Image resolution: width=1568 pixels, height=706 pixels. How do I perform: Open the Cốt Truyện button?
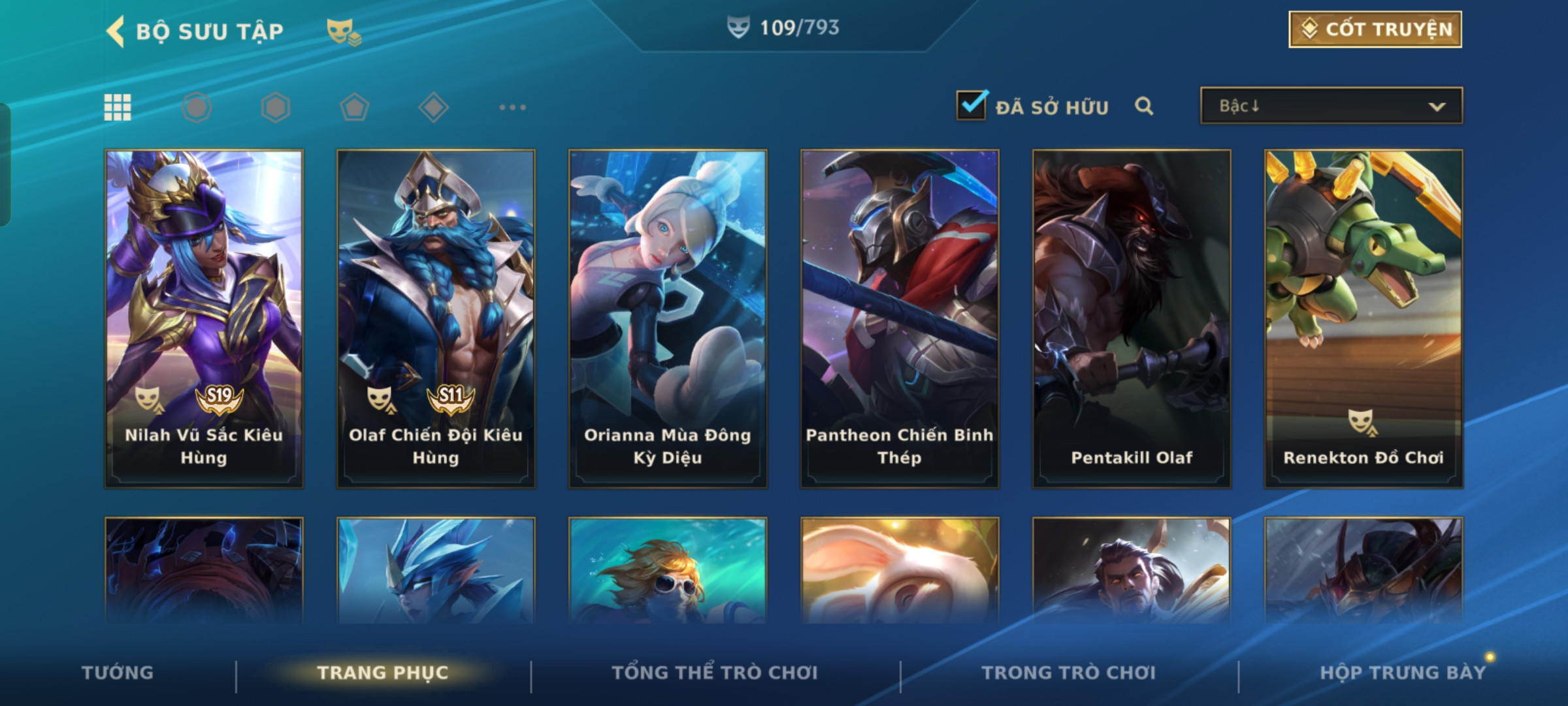pos(1375,29)
